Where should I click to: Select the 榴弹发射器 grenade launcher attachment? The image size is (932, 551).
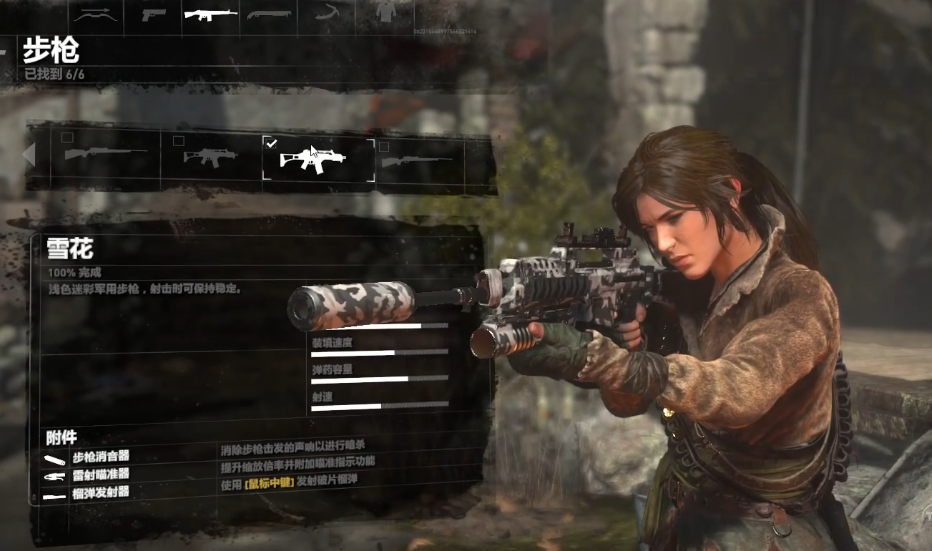(100, 491)
